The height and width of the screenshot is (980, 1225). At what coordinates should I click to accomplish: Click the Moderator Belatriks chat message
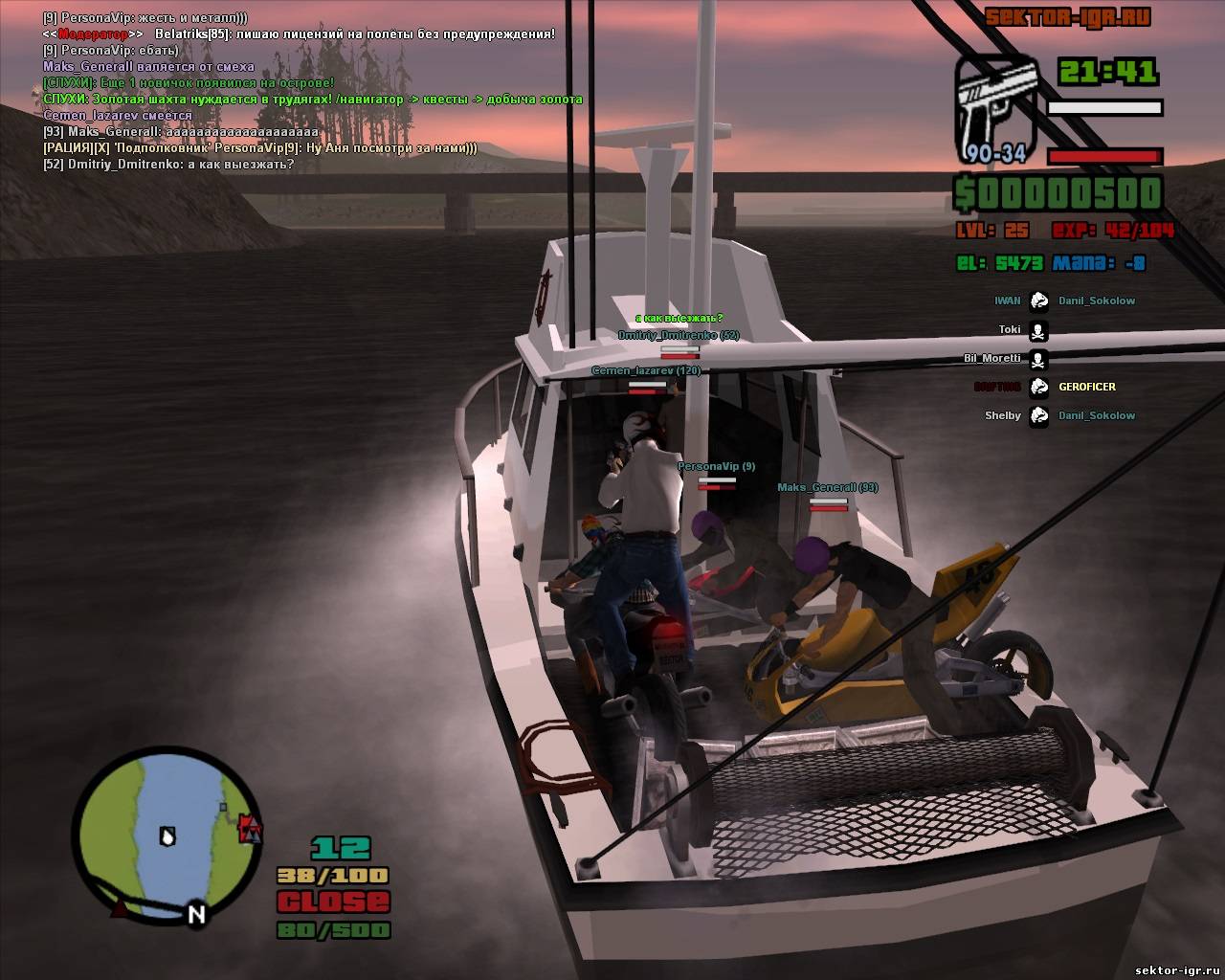[x=299, y=34]
